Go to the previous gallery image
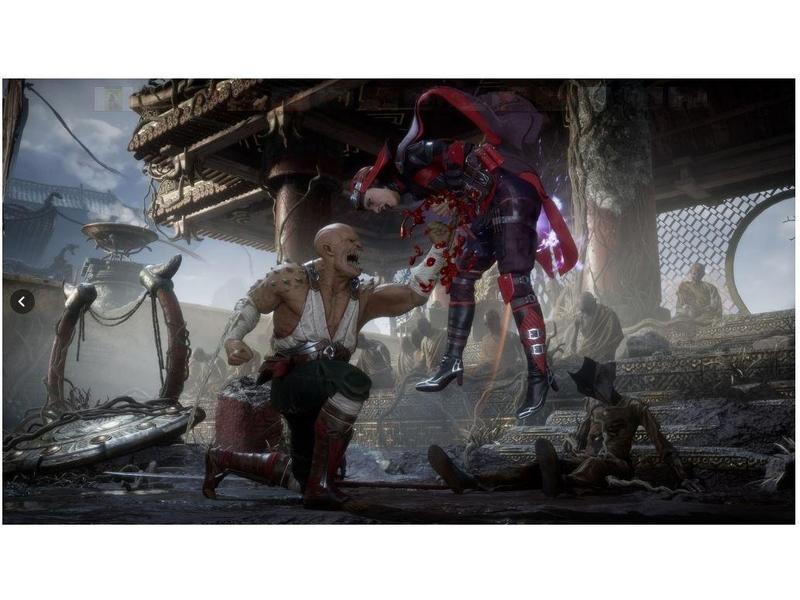The width and height of the screenshot is (800, 600). click(22, 301)
